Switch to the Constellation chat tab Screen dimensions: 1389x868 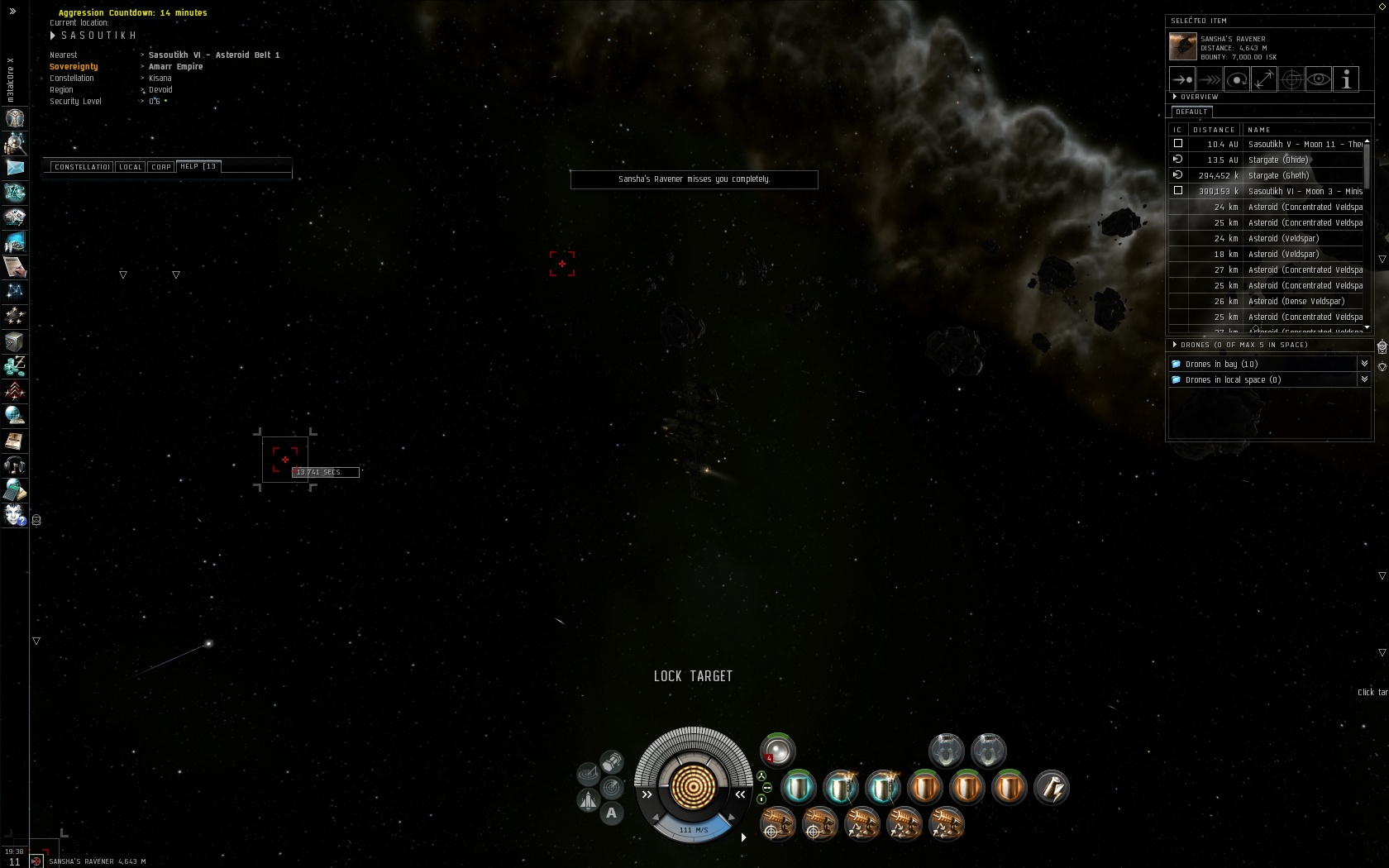tap(81, 167)
